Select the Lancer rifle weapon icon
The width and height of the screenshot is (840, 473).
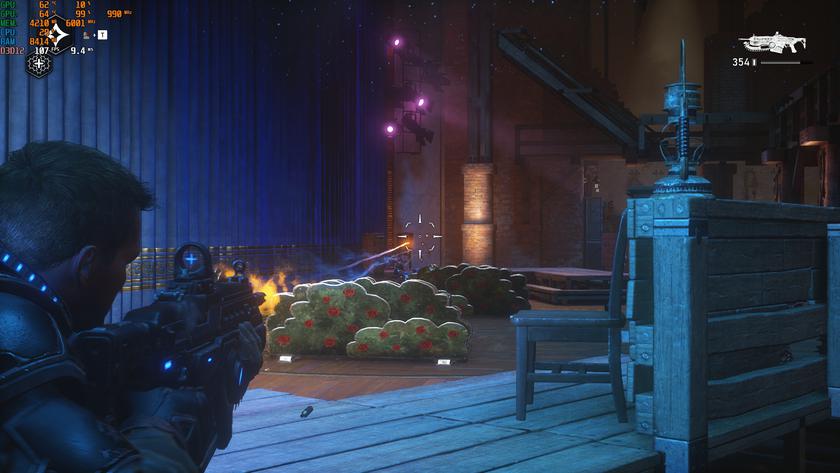click(x=772, y=42)
